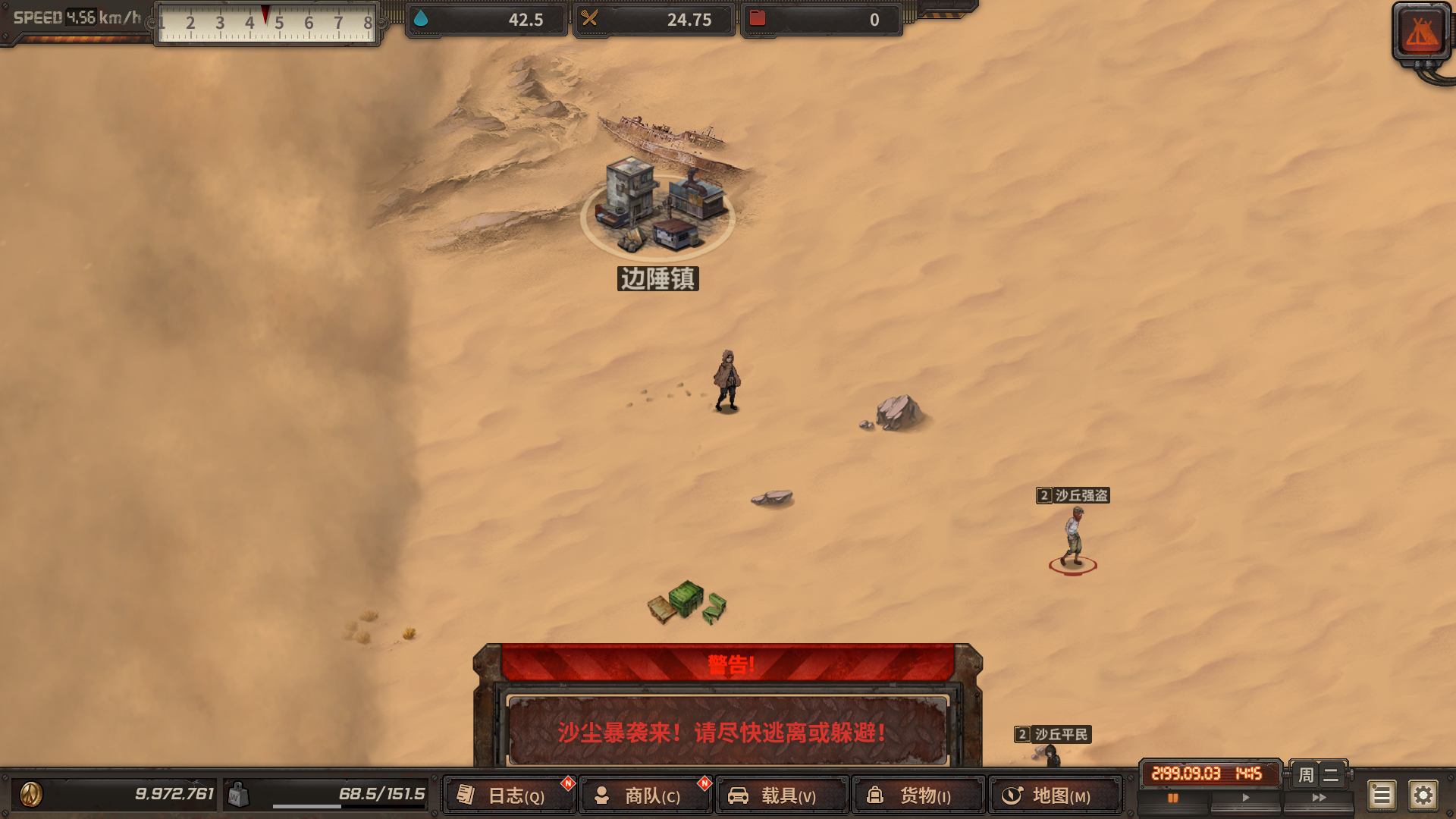Click the red fuel canister resource icon

[x=758, y=20]
